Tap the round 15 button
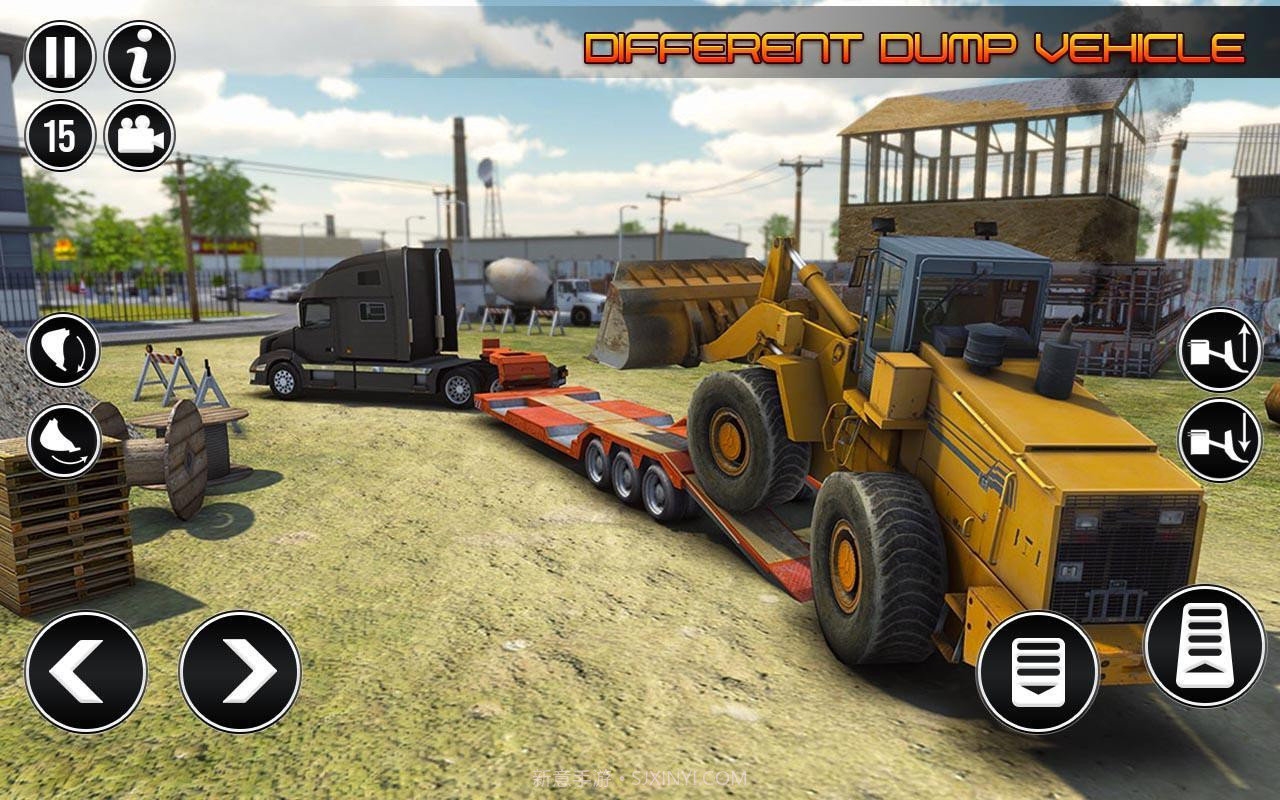 (60, 135)
